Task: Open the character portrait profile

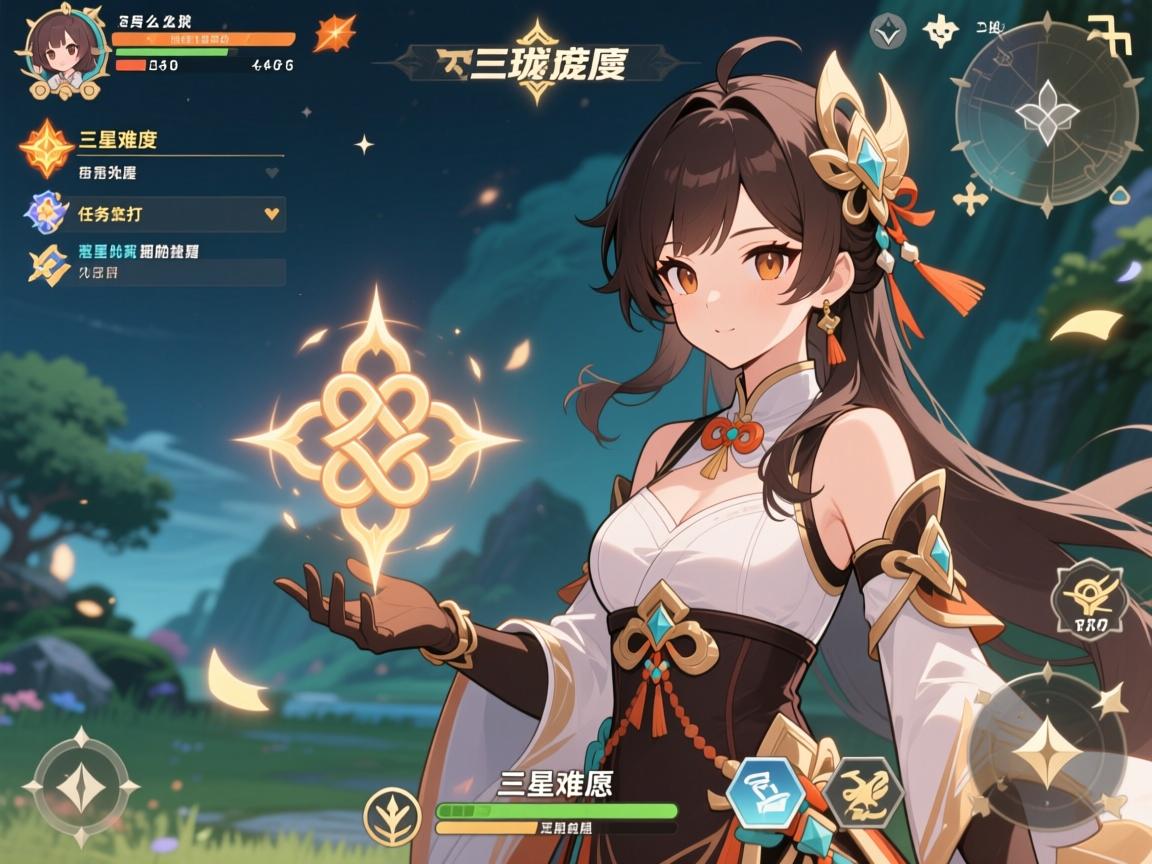Action: tap(56, 52)
